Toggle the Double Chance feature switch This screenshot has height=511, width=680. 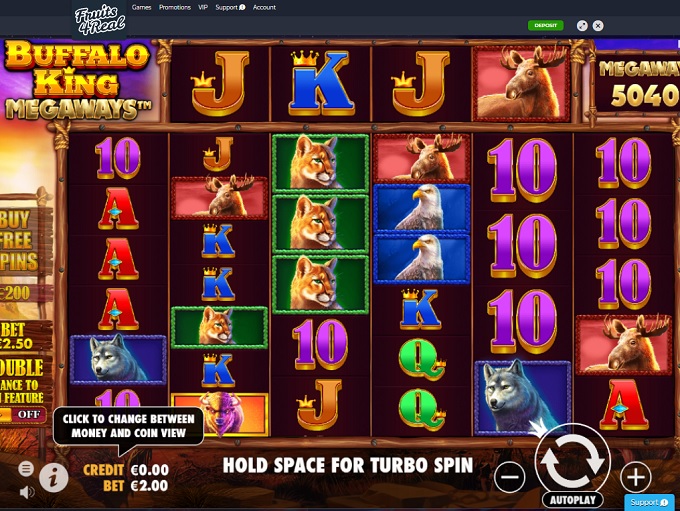pos(29,414)
